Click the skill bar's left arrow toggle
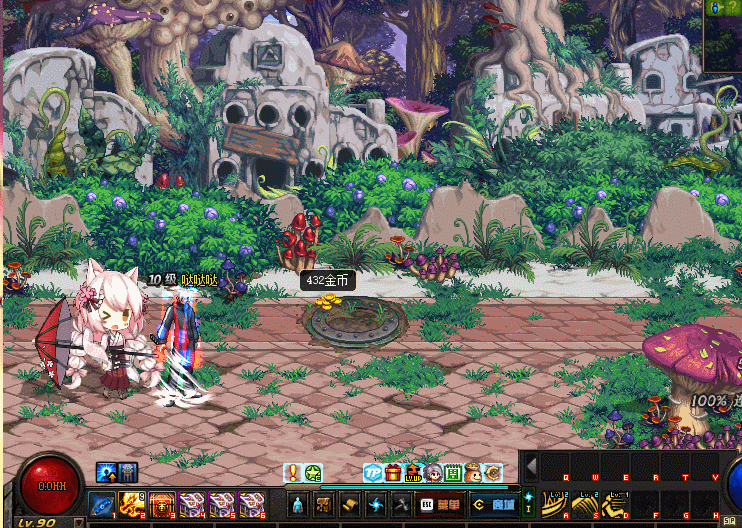Image resolution: width=742 pixels, height=528 pixels. point(532,465)
